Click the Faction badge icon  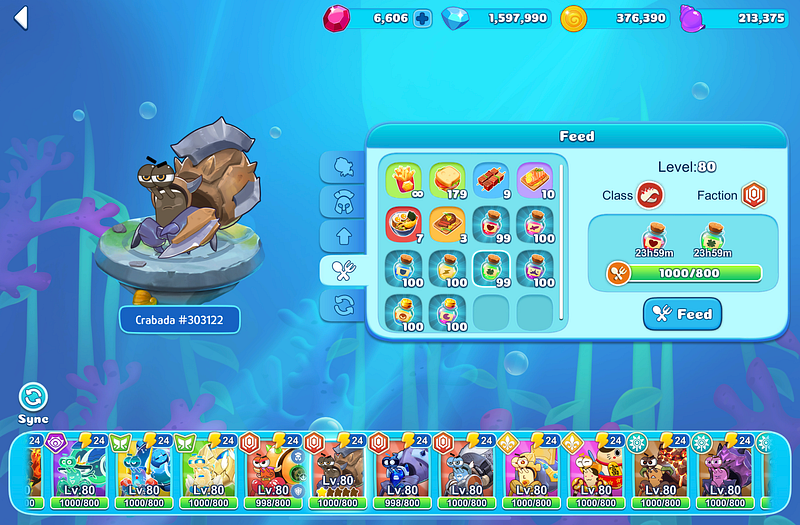tap(754, 195)
